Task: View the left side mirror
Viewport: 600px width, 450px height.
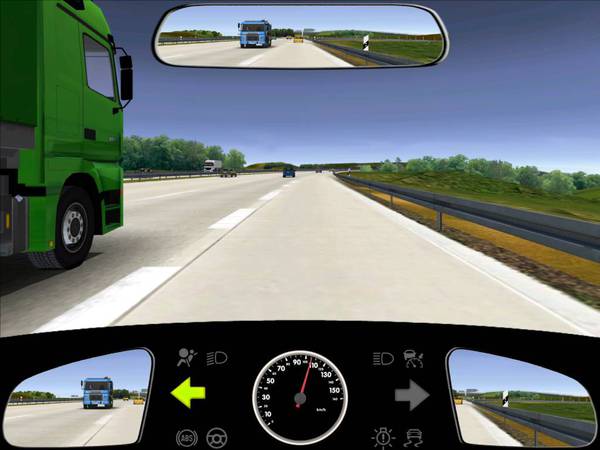Action: [x=79, y=395]
